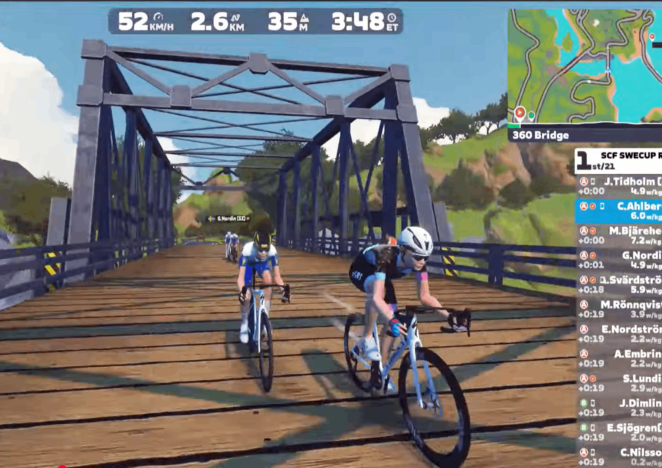Click the orange start marker on minimap
Image resolution: width=662 pixels, height=468 pixels.
pos(519,113)
